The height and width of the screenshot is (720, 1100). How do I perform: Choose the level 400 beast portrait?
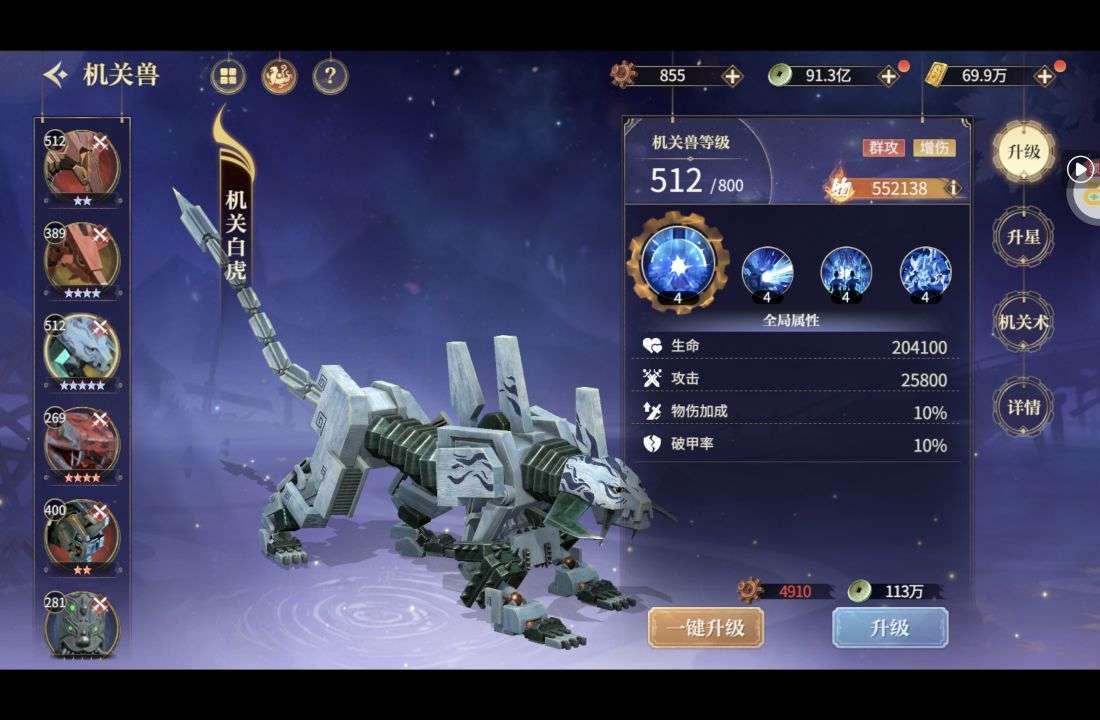[81, 534]
